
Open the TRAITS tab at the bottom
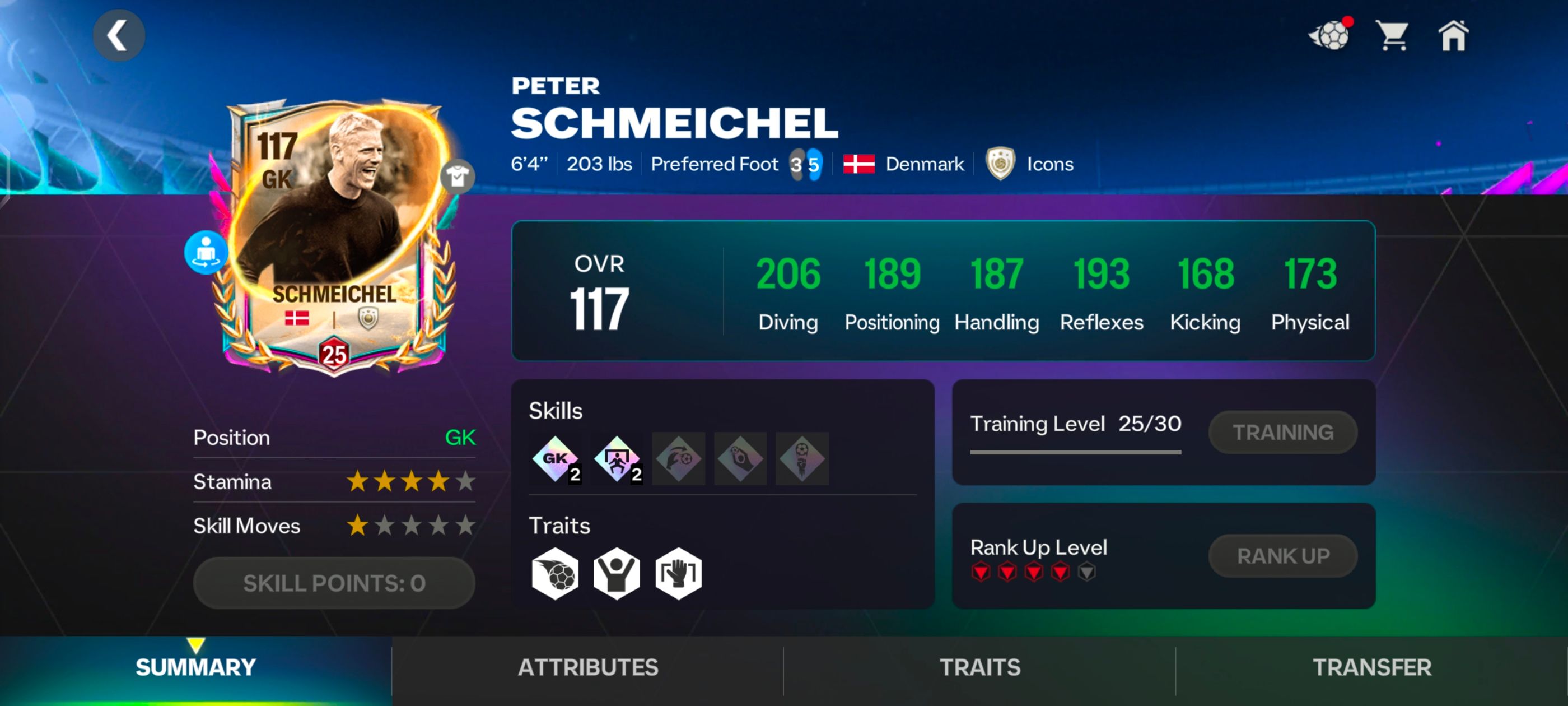point(979,667)
